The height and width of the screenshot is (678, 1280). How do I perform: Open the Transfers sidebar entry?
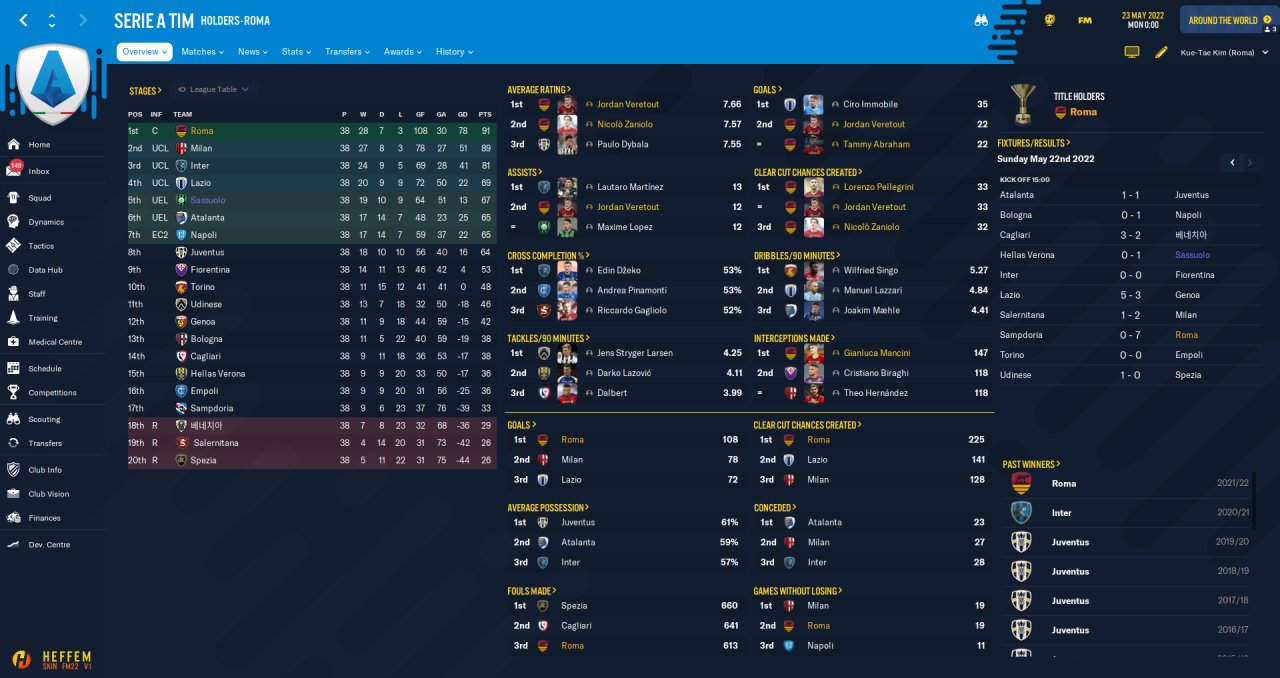point(45,443)
